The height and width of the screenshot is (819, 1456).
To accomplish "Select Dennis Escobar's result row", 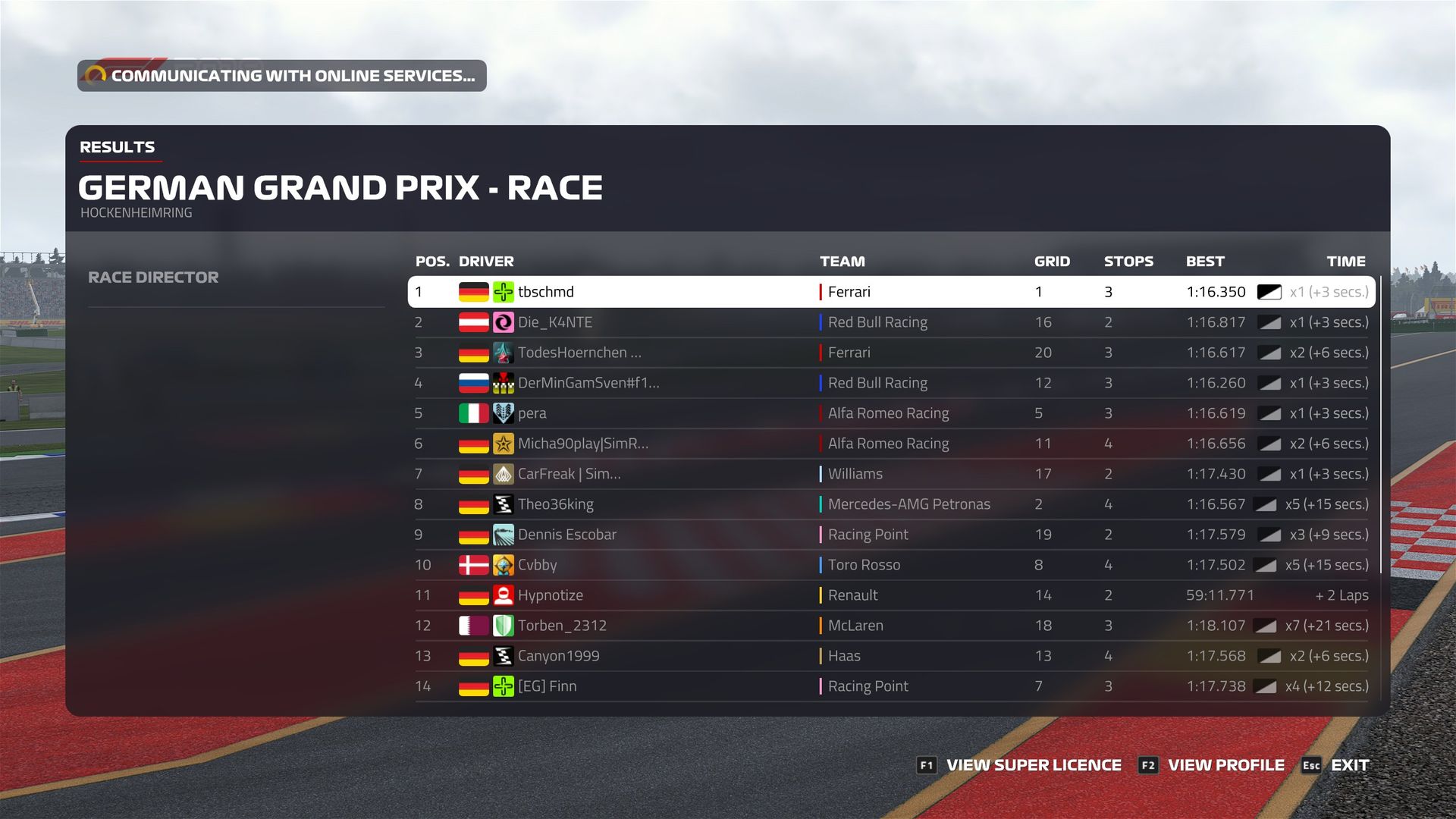I will 891,535.
